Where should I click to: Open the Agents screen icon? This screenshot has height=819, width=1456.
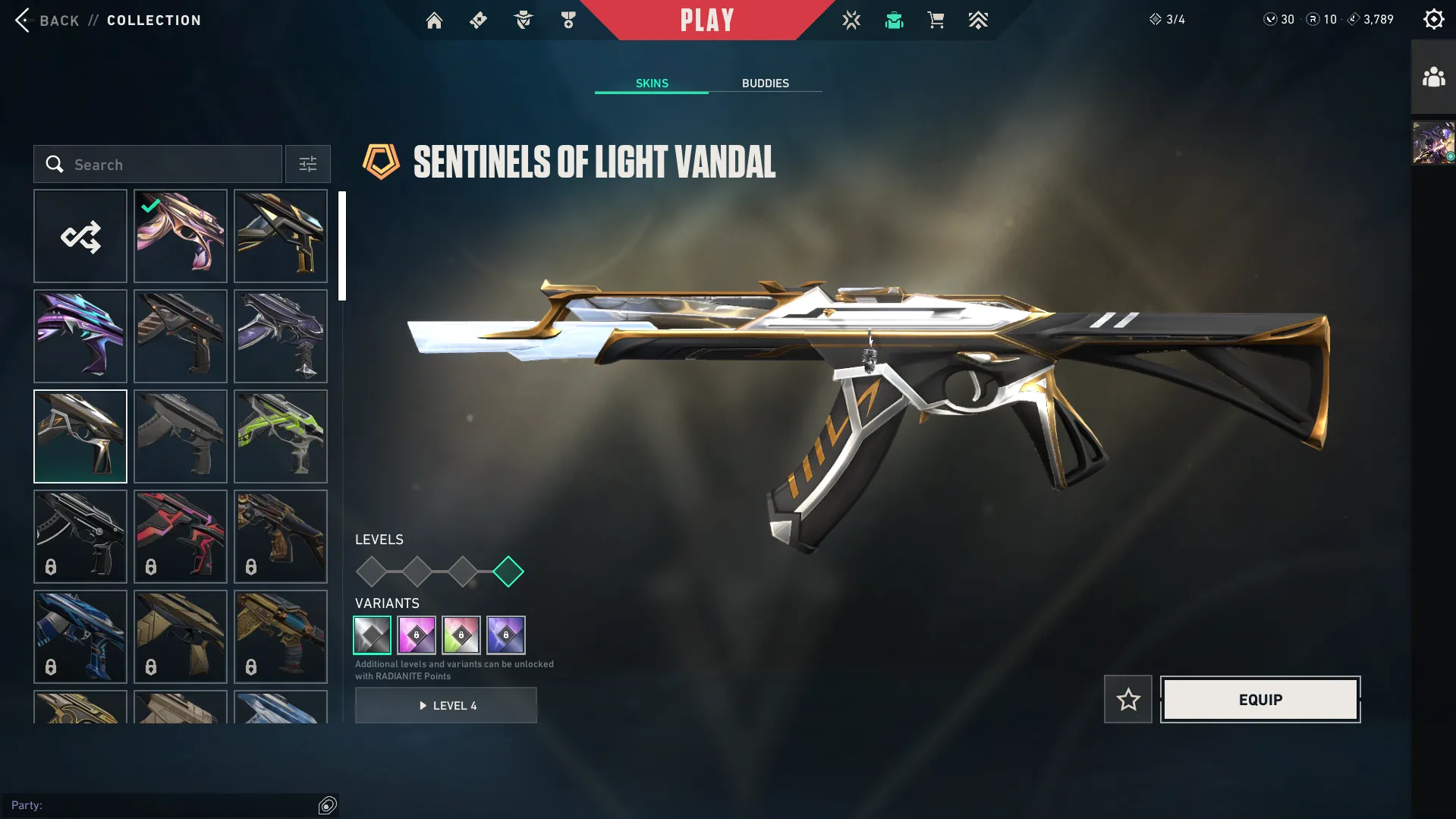tap(522, 20)
